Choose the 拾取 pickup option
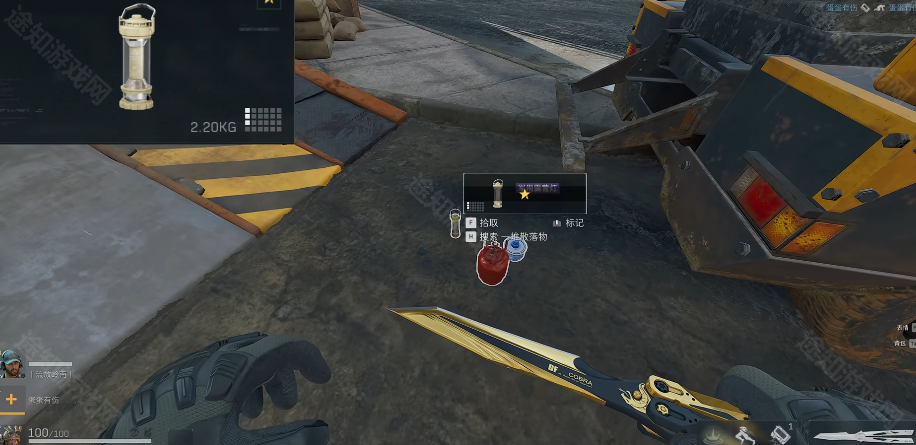Viewport: 916px width, 445px height. (x=488, y=223)
